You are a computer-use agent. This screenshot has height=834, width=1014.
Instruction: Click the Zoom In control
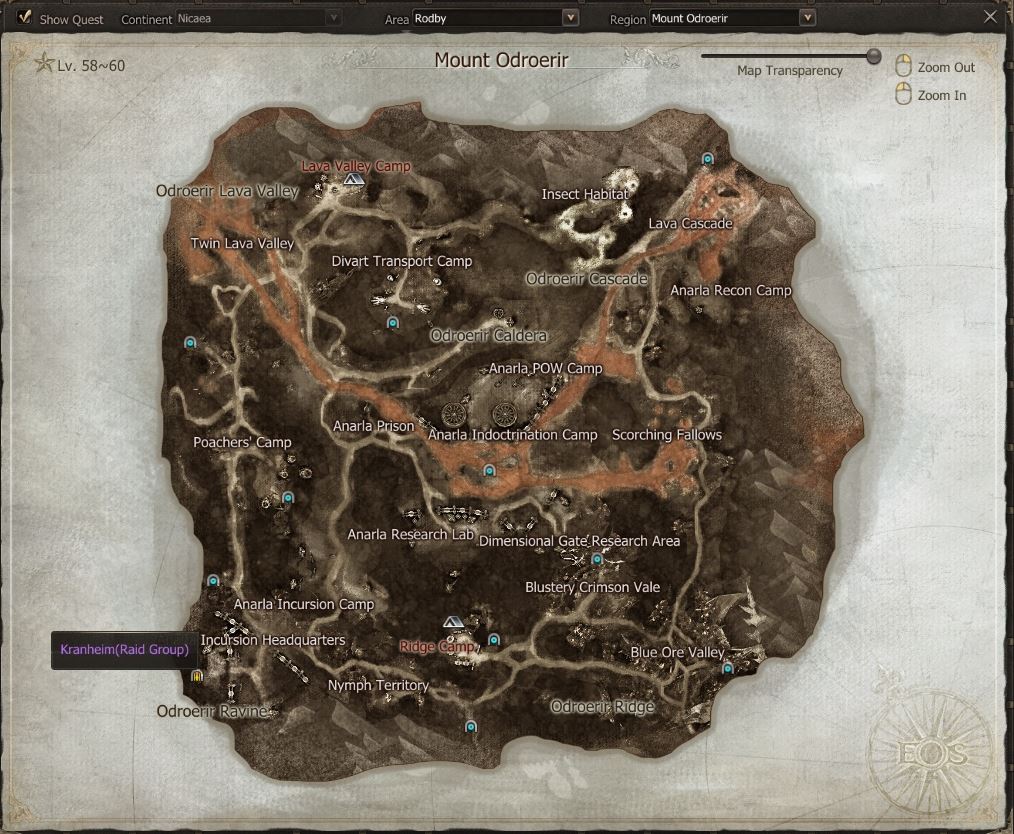tap(903, 95)
